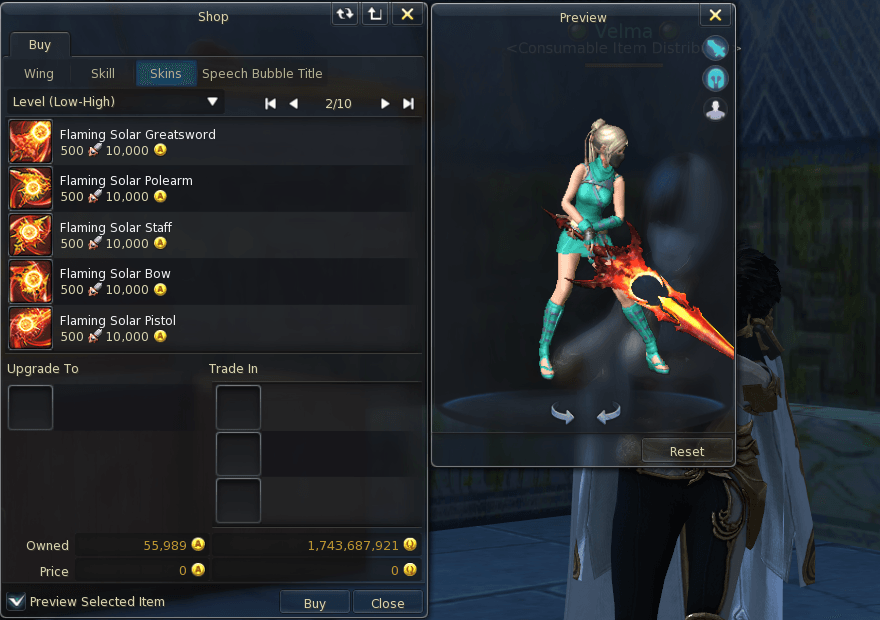Jump to the last shop page
The width and height of the screenshot is (880, 620).
pos(408,103)
